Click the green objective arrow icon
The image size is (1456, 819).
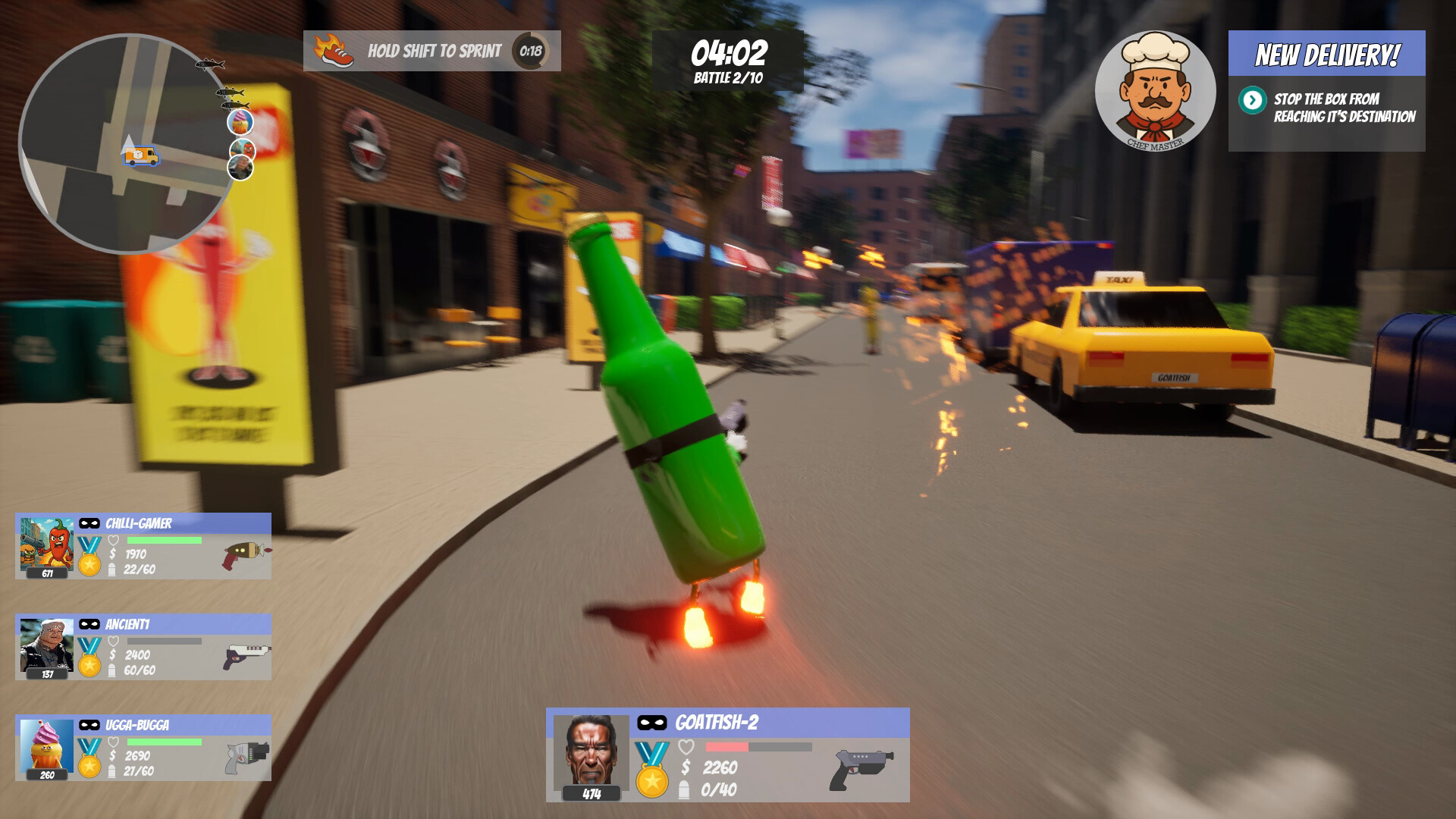click(1252, 100)
